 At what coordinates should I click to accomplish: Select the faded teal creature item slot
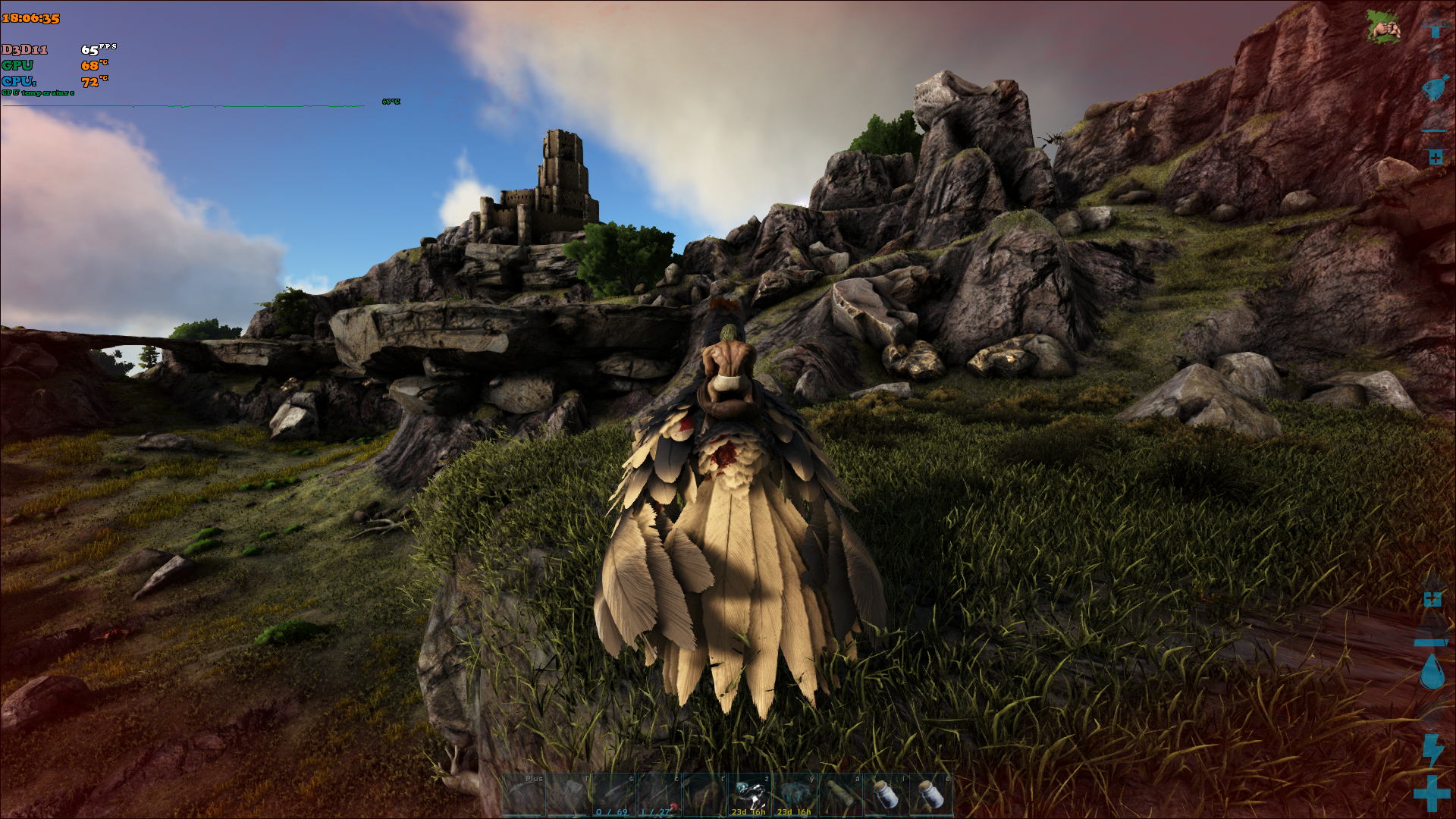point(795,795)
